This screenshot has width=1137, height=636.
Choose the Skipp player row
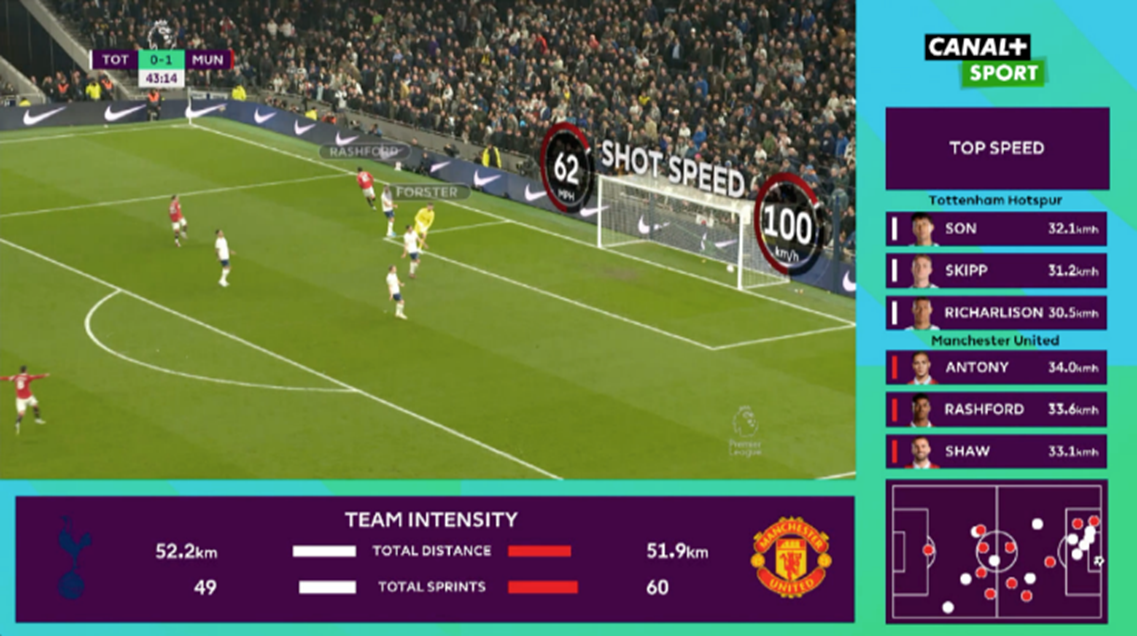(996, 271)
